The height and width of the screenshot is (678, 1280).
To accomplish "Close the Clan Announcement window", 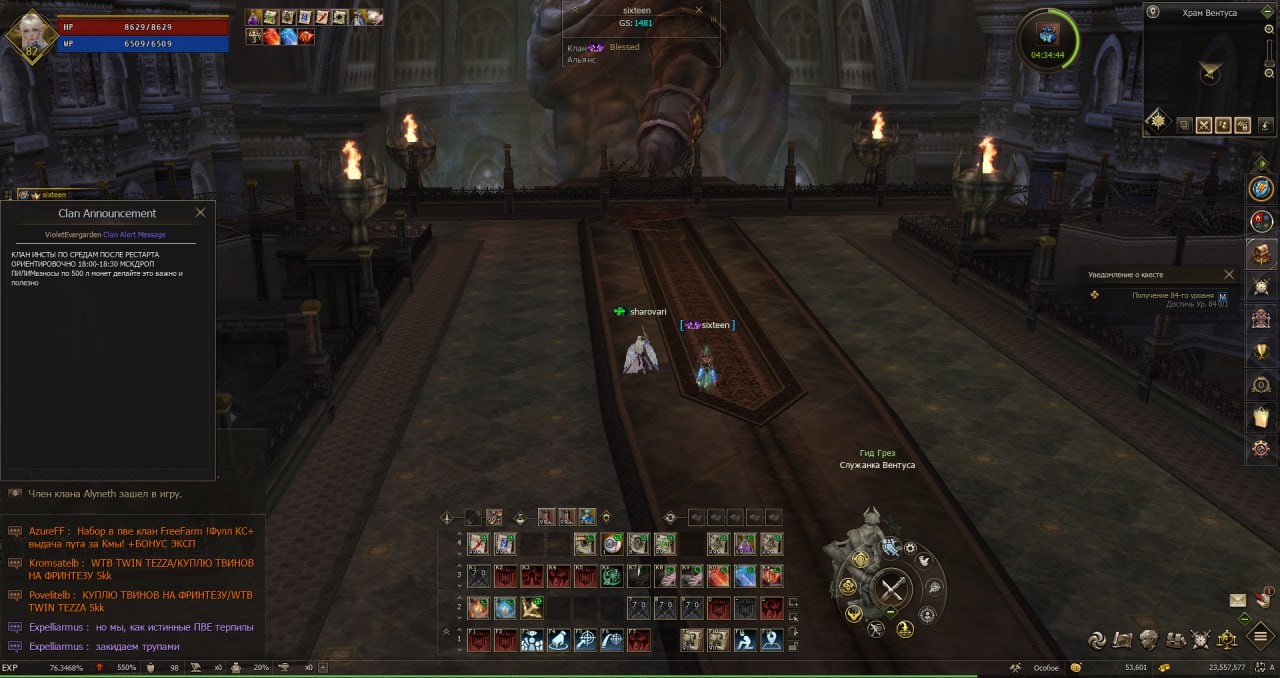I will point(200,213).
